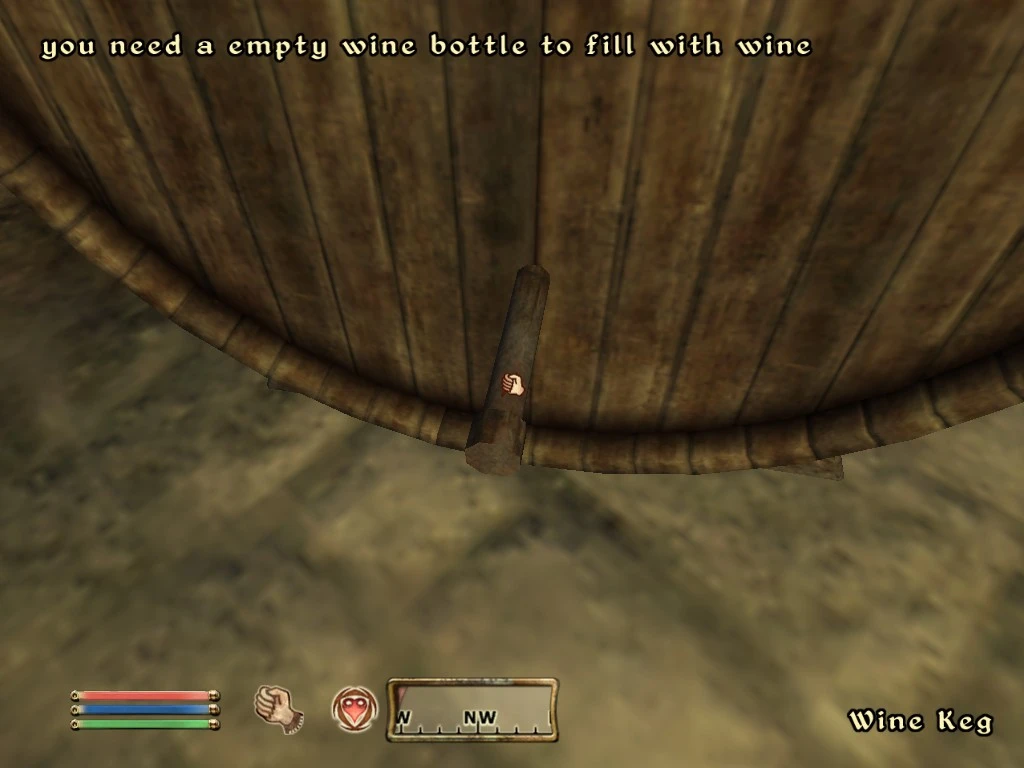Click the hand-to-hand fist weapon icon
Screen dimensions: 1024x768
279,707
